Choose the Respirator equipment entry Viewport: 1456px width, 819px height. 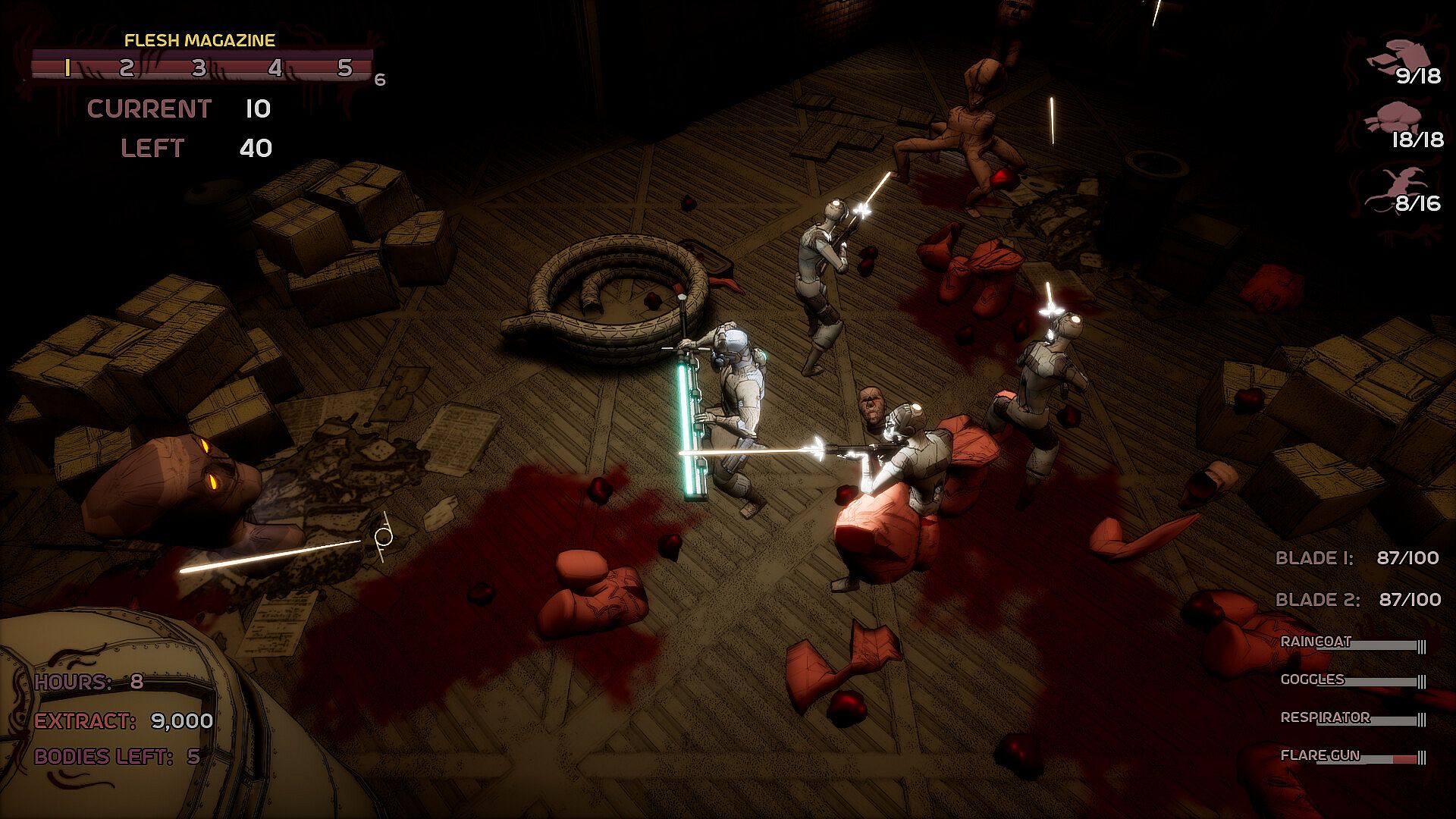[x=1325, y=718]
